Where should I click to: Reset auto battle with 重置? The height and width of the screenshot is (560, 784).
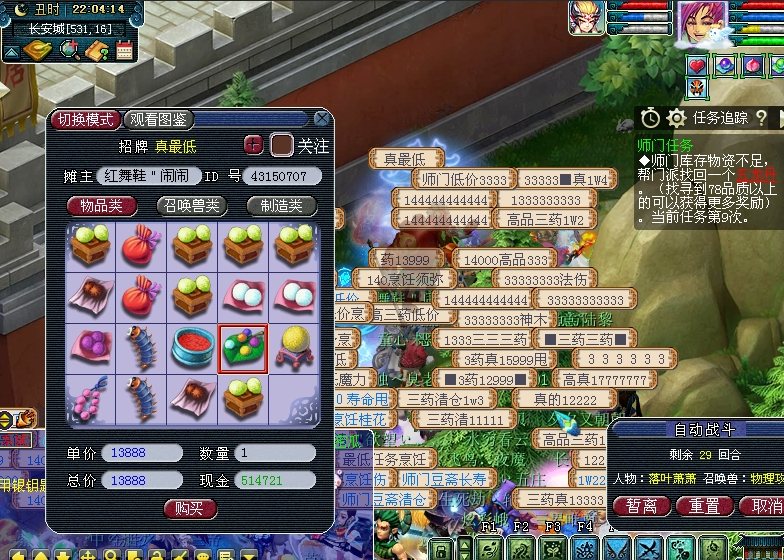point(704,506)
